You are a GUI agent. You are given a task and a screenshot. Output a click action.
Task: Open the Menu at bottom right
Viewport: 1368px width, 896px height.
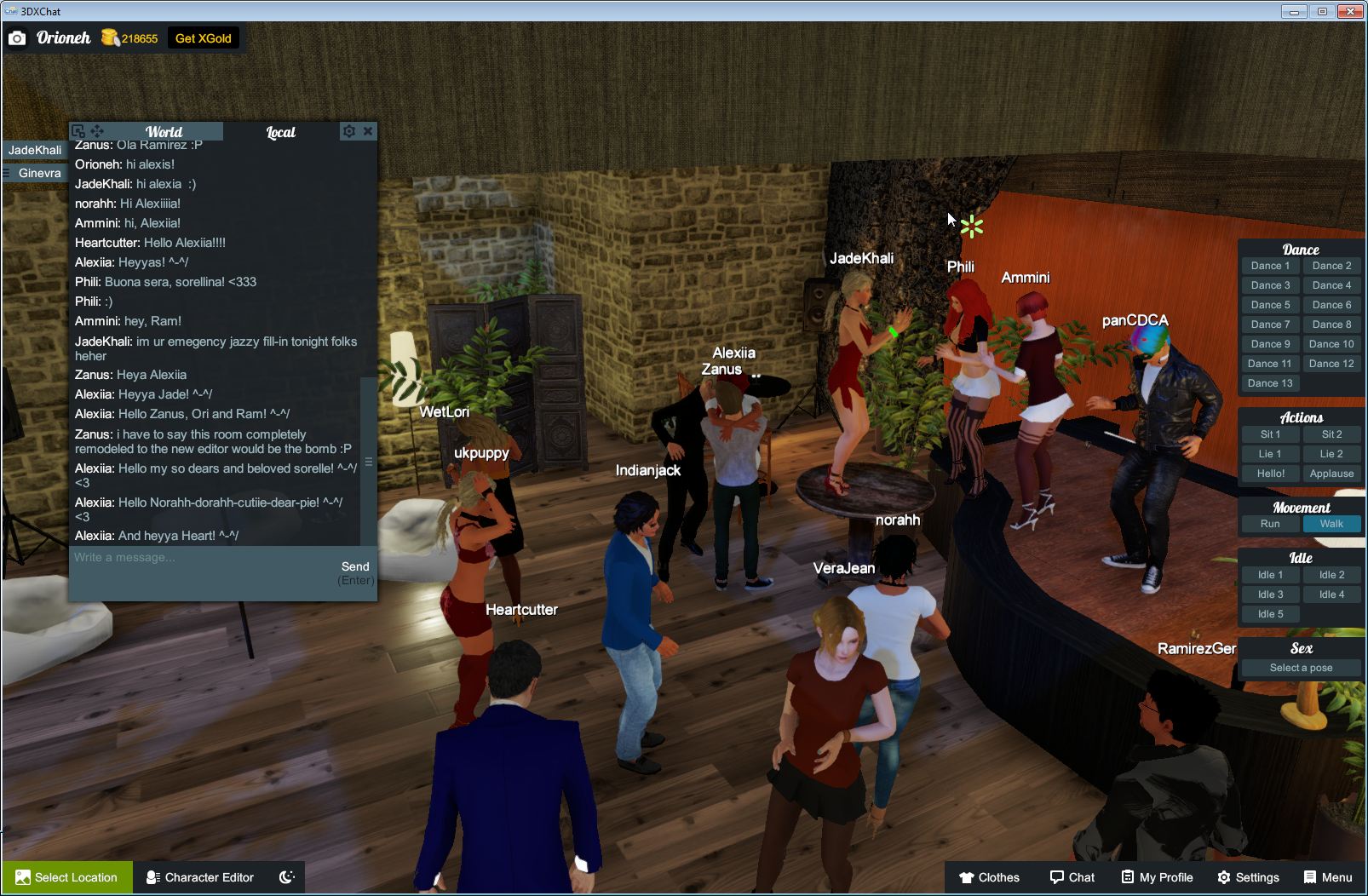click(1326, 877)
